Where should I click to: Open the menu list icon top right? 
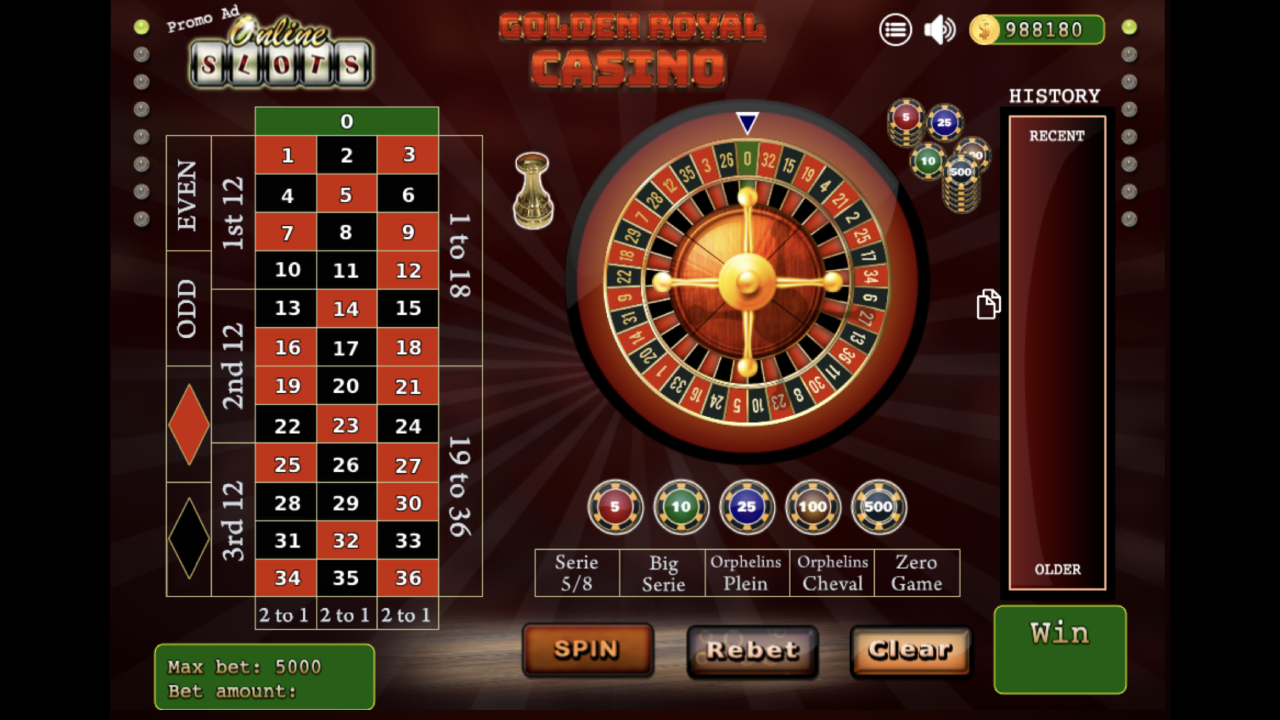coord(896,30)
